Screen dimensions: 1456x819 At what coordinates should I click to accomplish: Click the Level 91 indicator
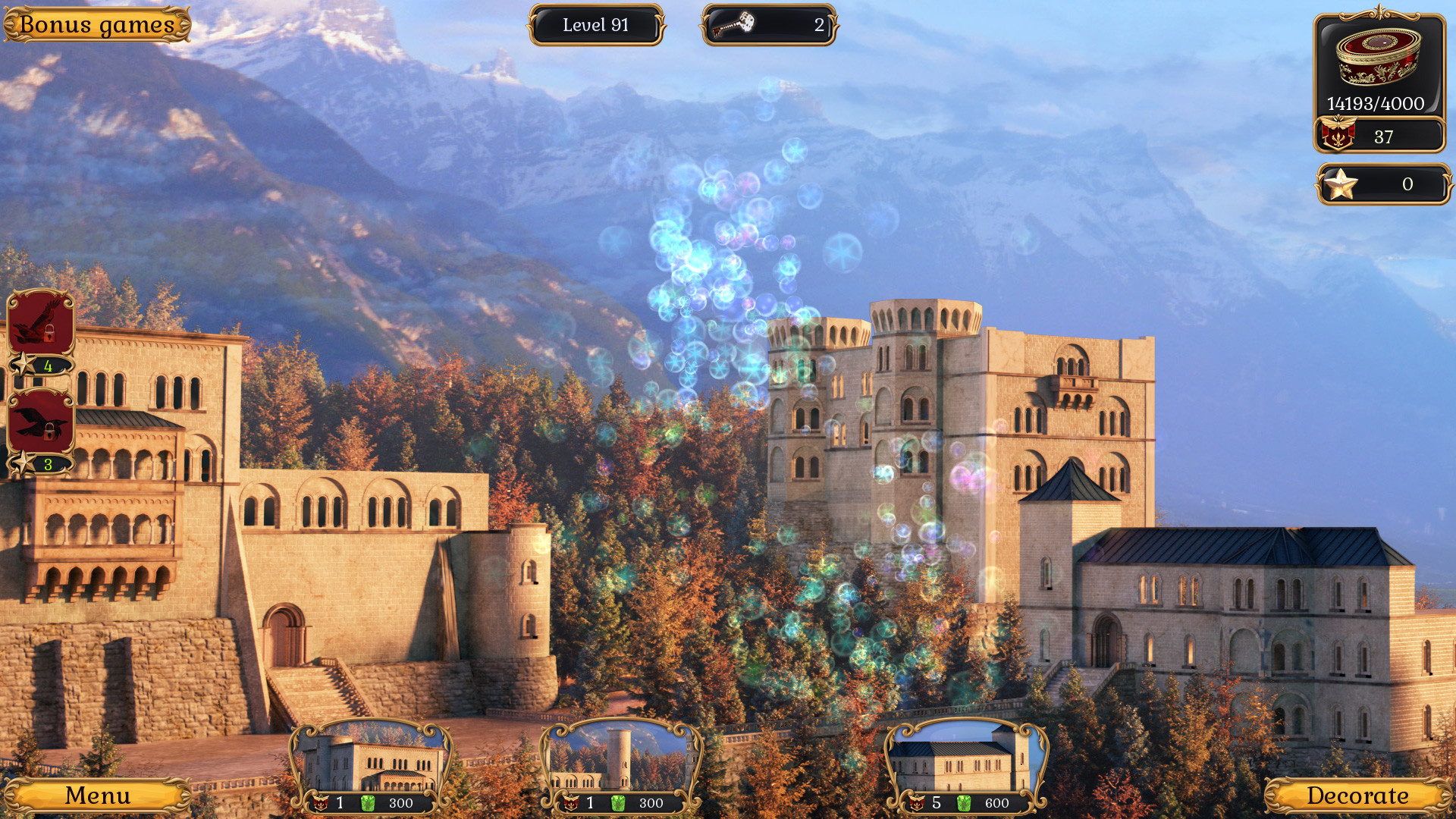coord(596,25)
